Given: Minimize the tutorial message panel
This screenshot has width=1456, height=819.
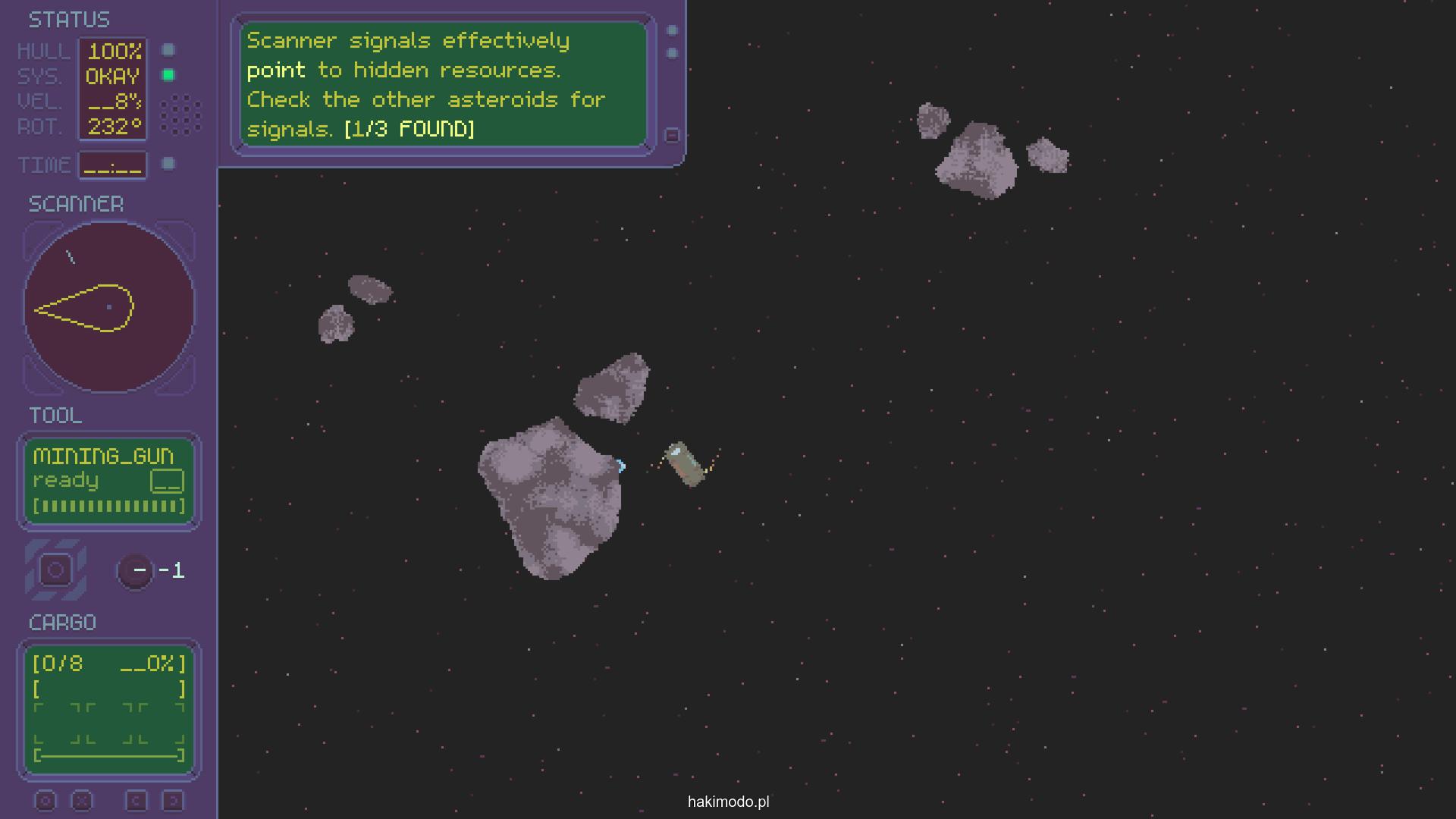Looking at the screenshot, I should coord(672,135).
